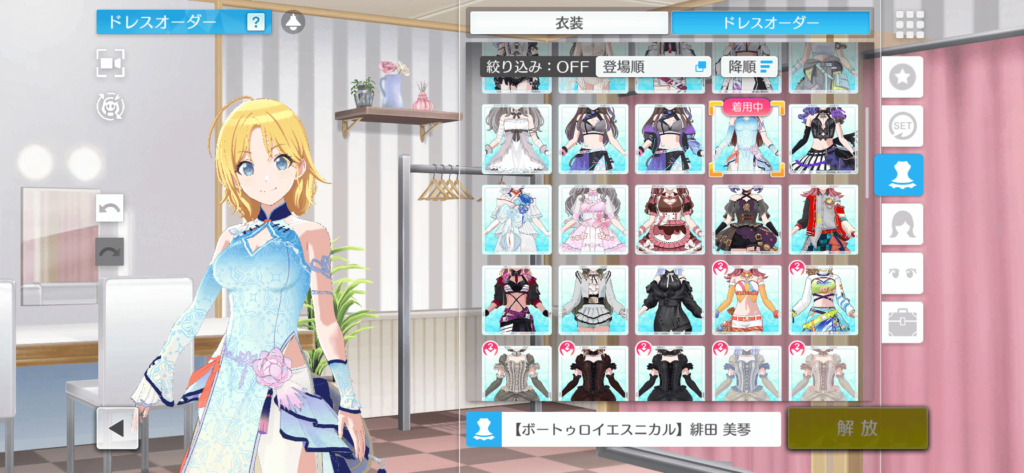Click the 解放 unlock button

[x=857, y=428]
